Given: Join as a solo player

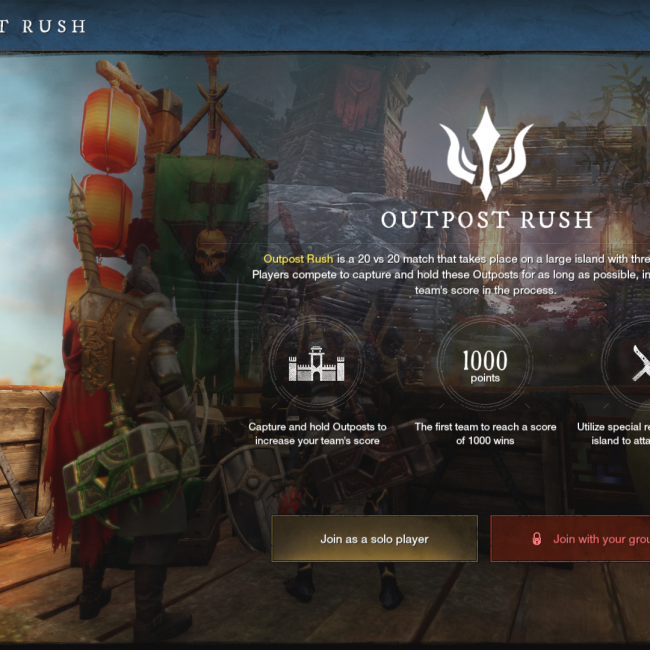Looking at the screenshot, I should (x=374, y=539).
